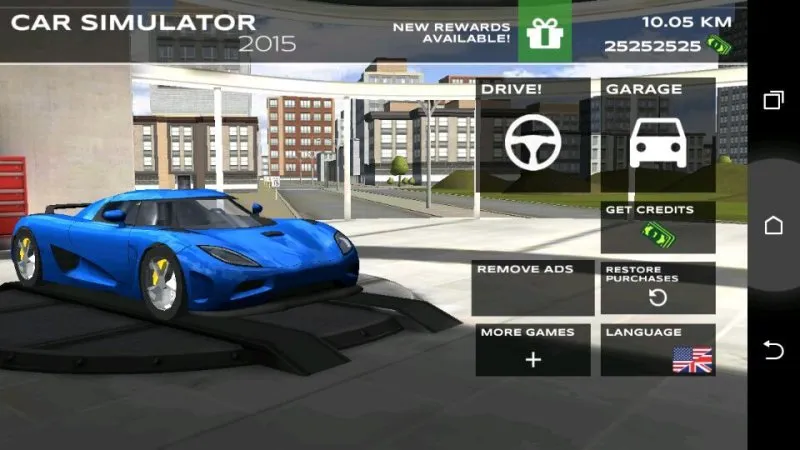Tap the Get Credits button

658,227
